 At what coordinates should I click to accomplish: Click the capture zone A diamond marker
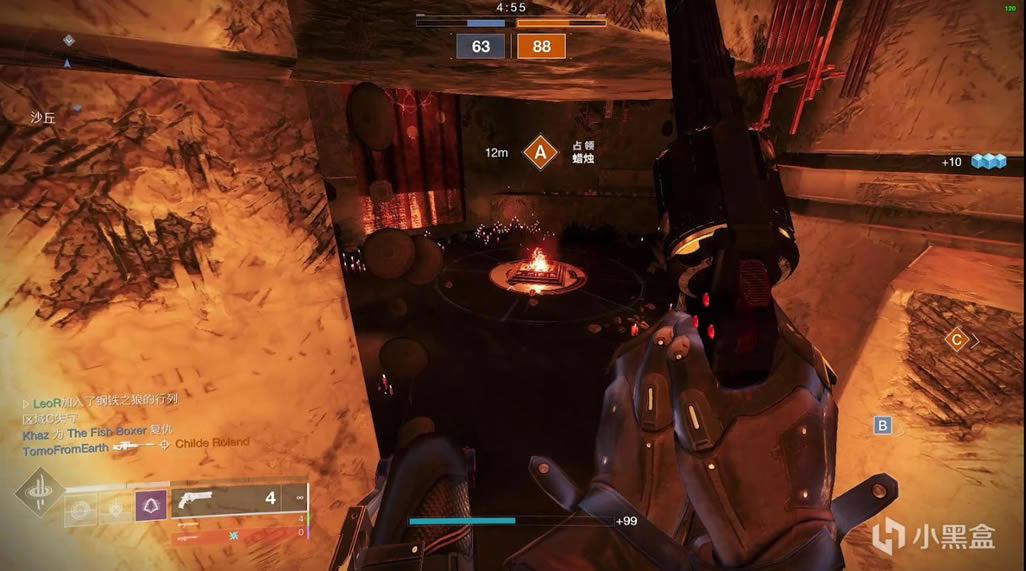(x=541, y=153)
